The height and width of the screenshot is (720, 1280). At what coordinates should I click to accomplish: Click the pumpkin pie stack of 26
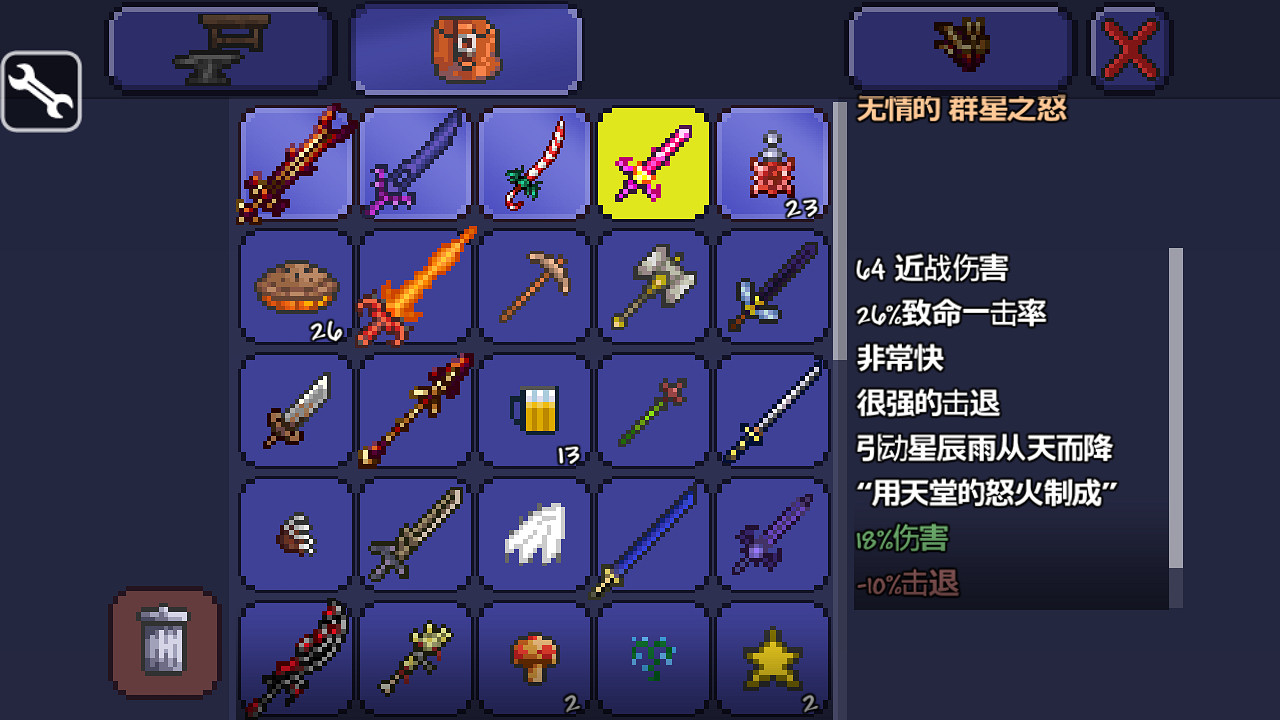pyautogui.click(x=294, y=287)
